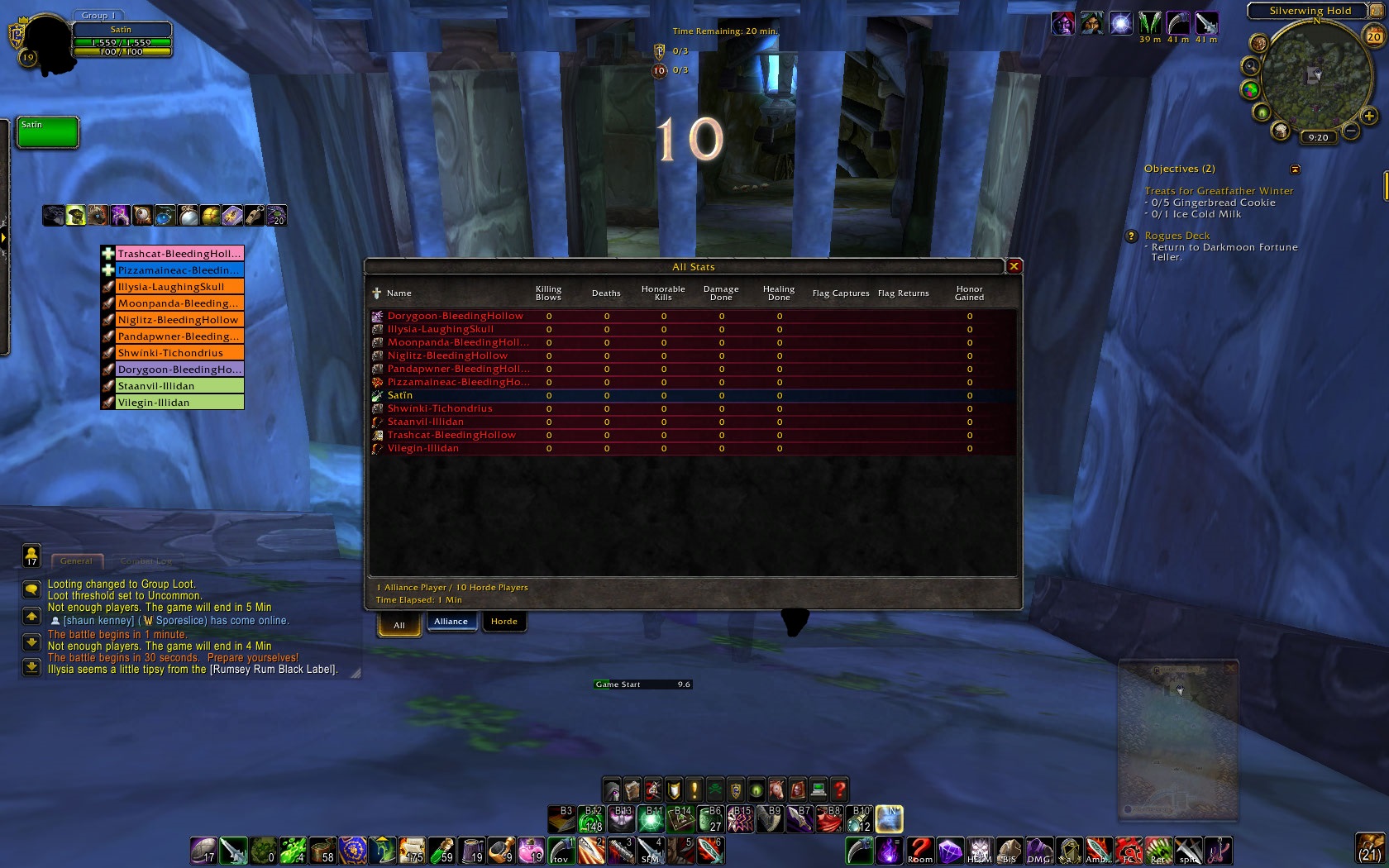
Task: Use the green jar item on slot B6
Action: [x=710, y=819]
